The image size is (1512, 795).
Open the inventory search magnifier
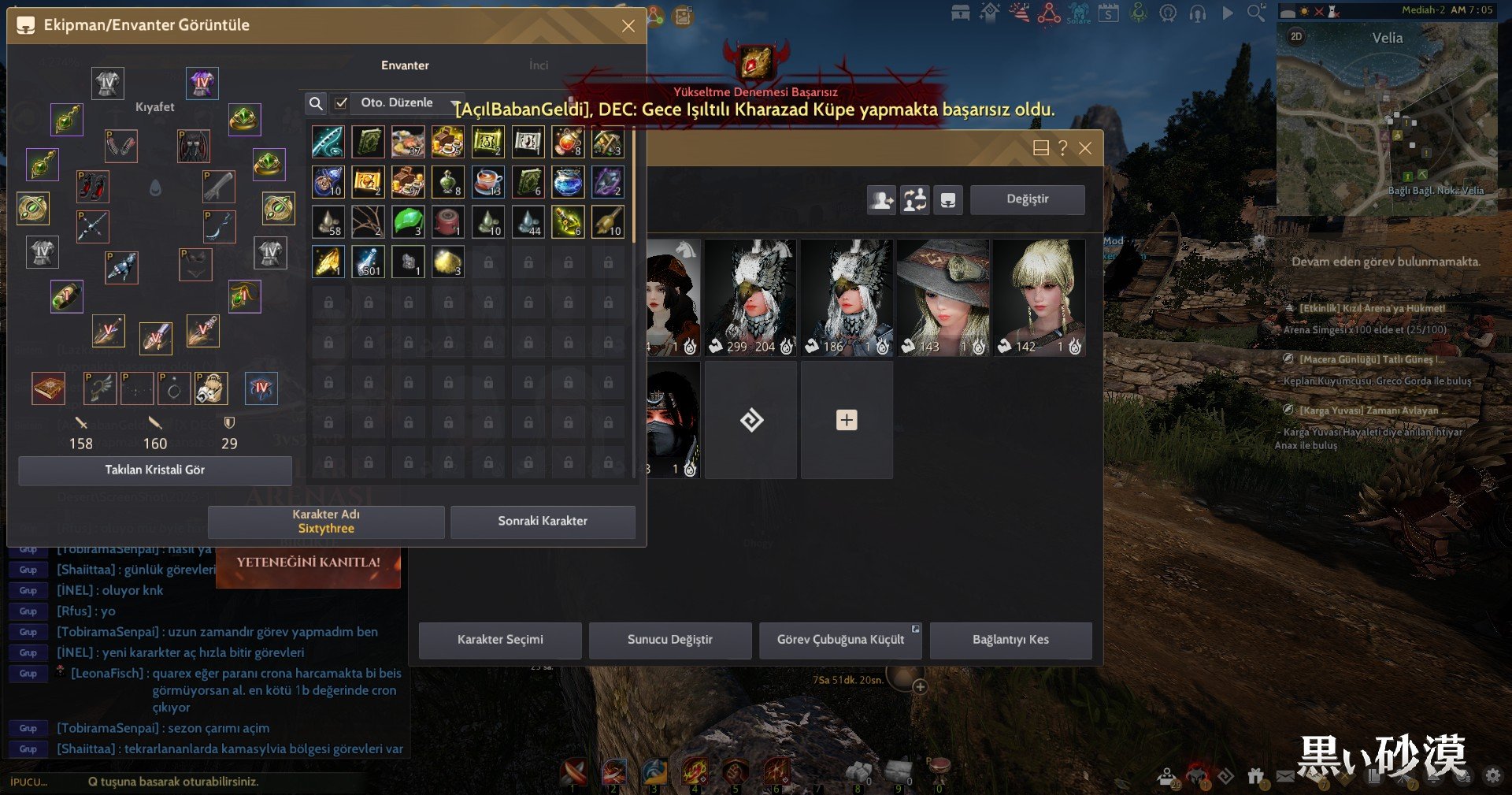click(316, 103)
